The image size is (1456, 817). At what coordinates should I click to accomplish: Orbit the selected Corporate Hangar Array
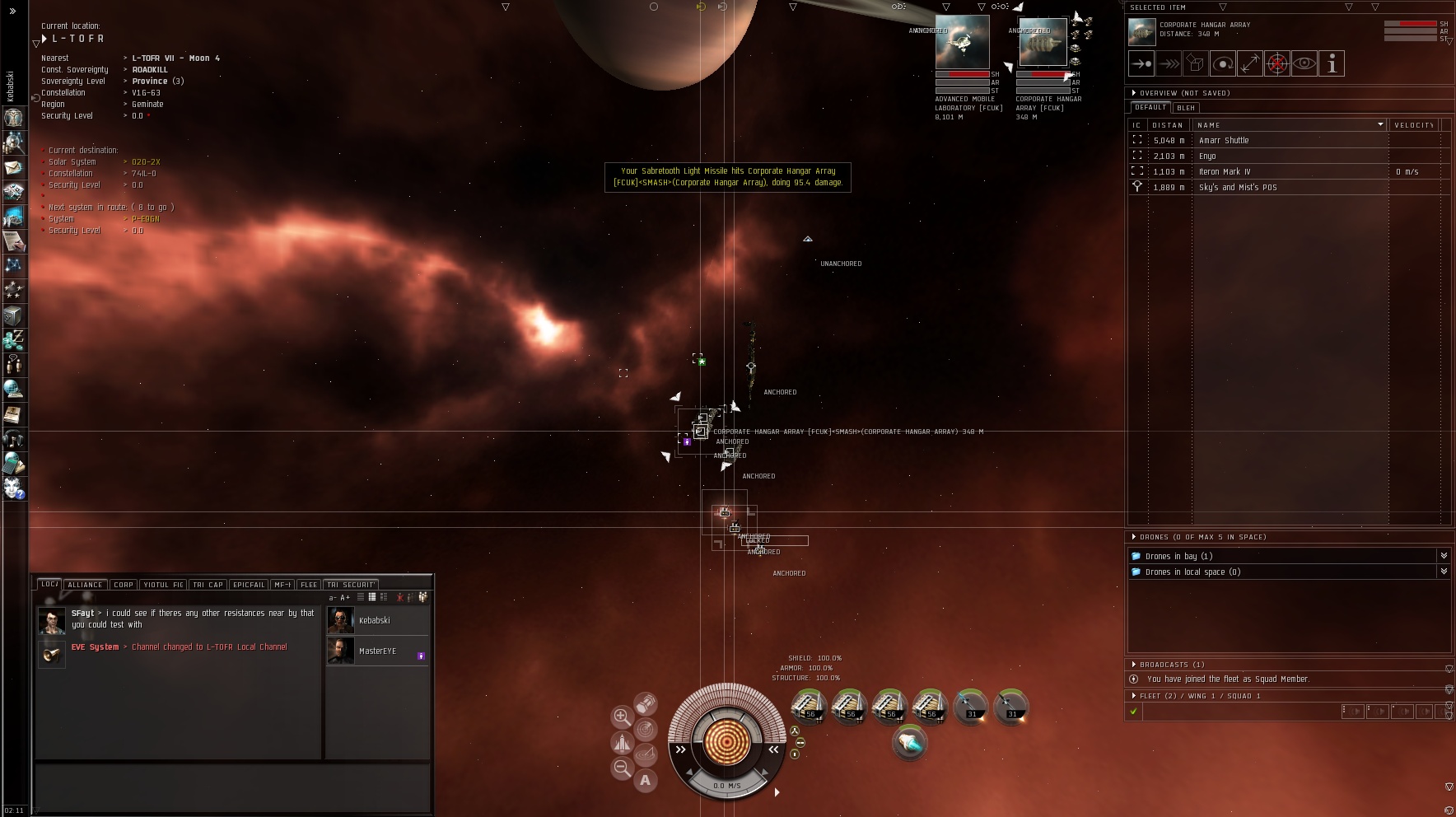click(x=1223, y=63)
